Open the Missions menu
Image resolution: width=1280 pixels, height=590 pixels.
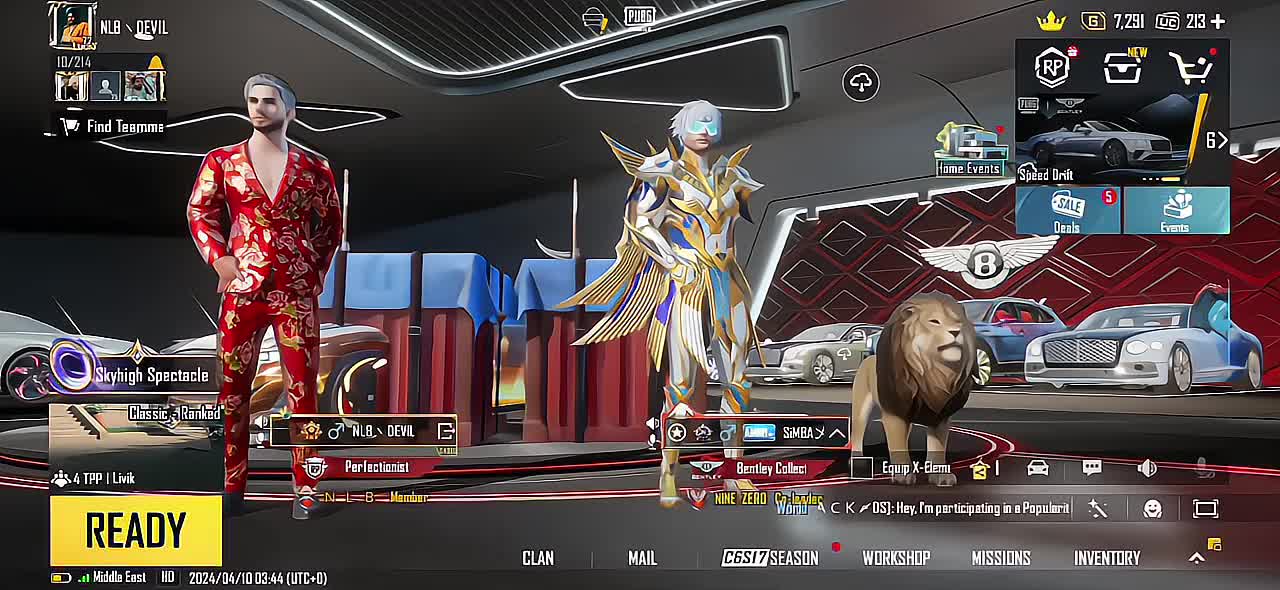[x=1001, y=558]
